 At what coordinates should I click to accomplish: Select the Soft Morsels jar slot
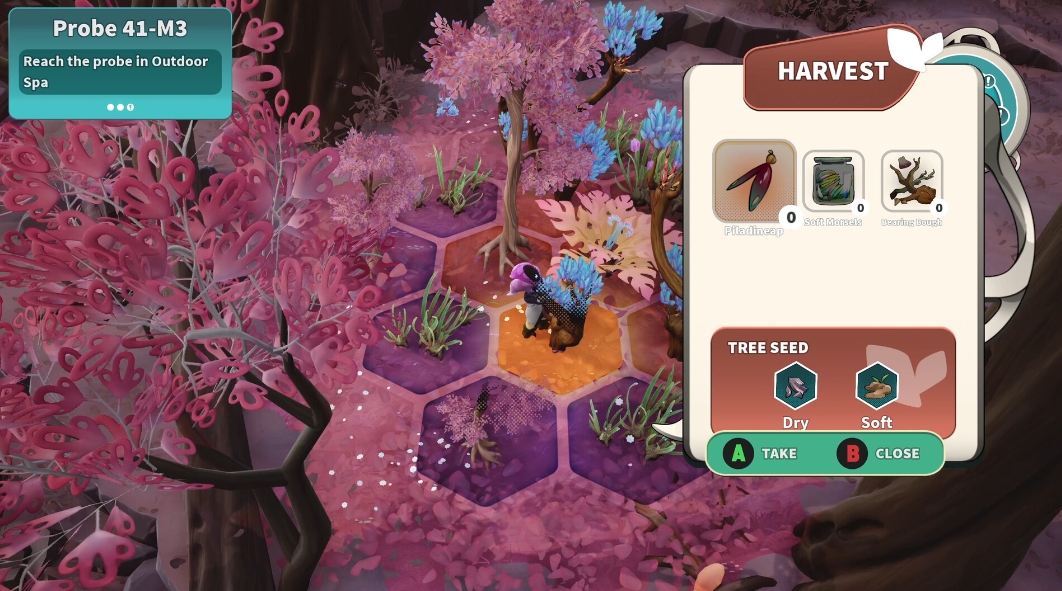[x=832, y=182]
